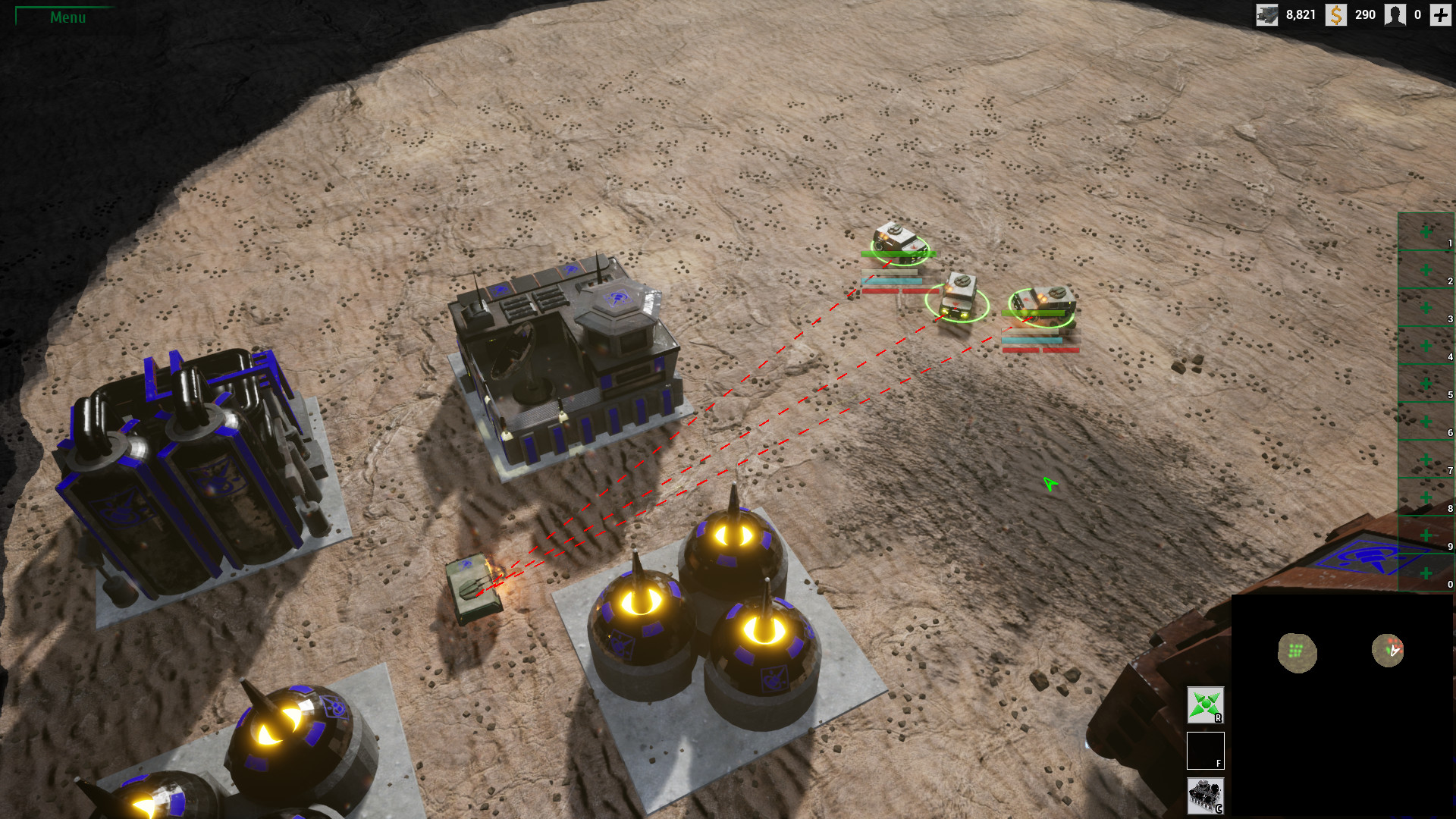The image size is (1456, 819).
Task: Click the empty F command slot
Action: tap(1205, 750)
